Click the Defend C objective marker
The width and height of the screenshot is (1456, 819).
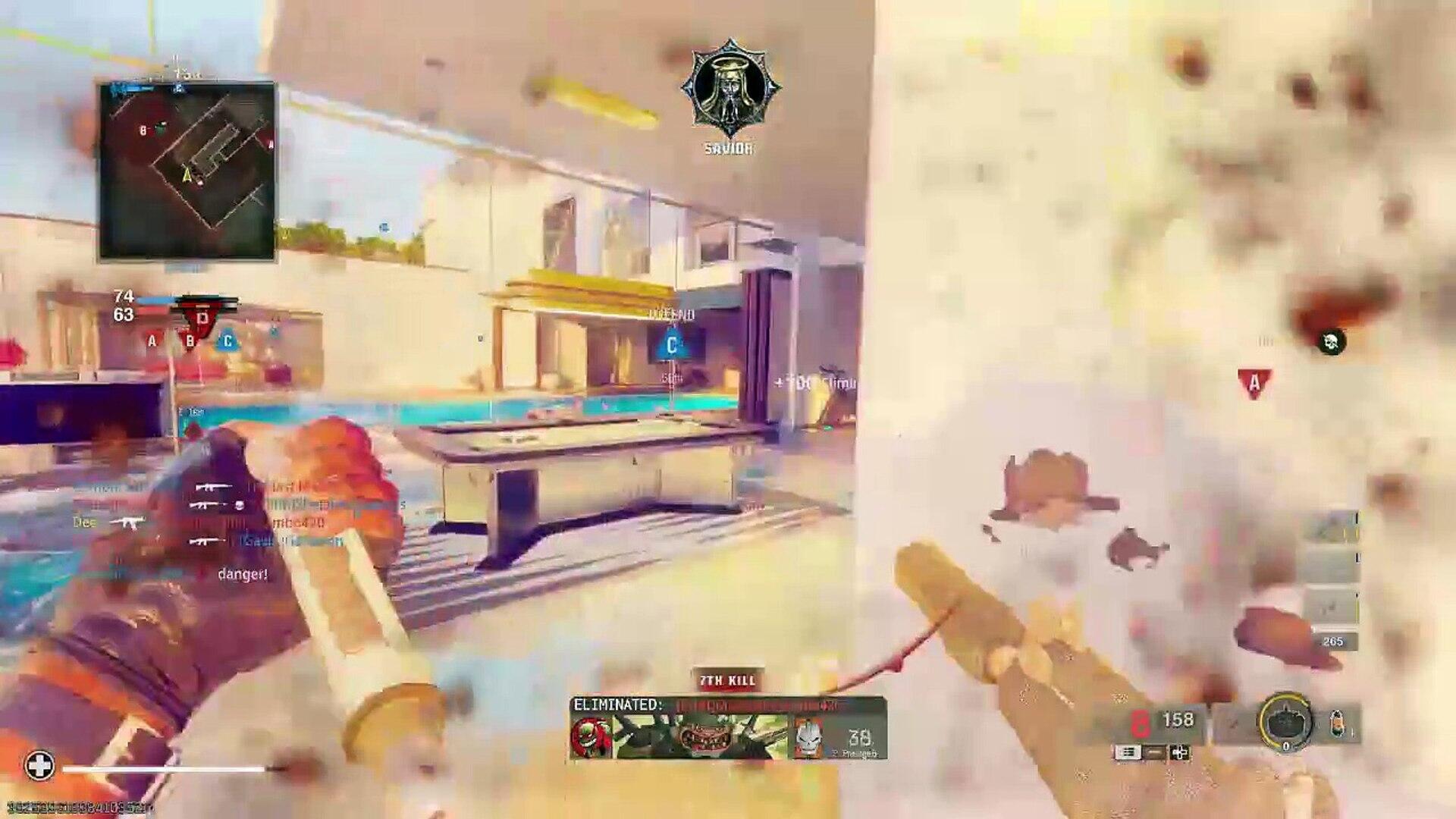click(671, 345)
